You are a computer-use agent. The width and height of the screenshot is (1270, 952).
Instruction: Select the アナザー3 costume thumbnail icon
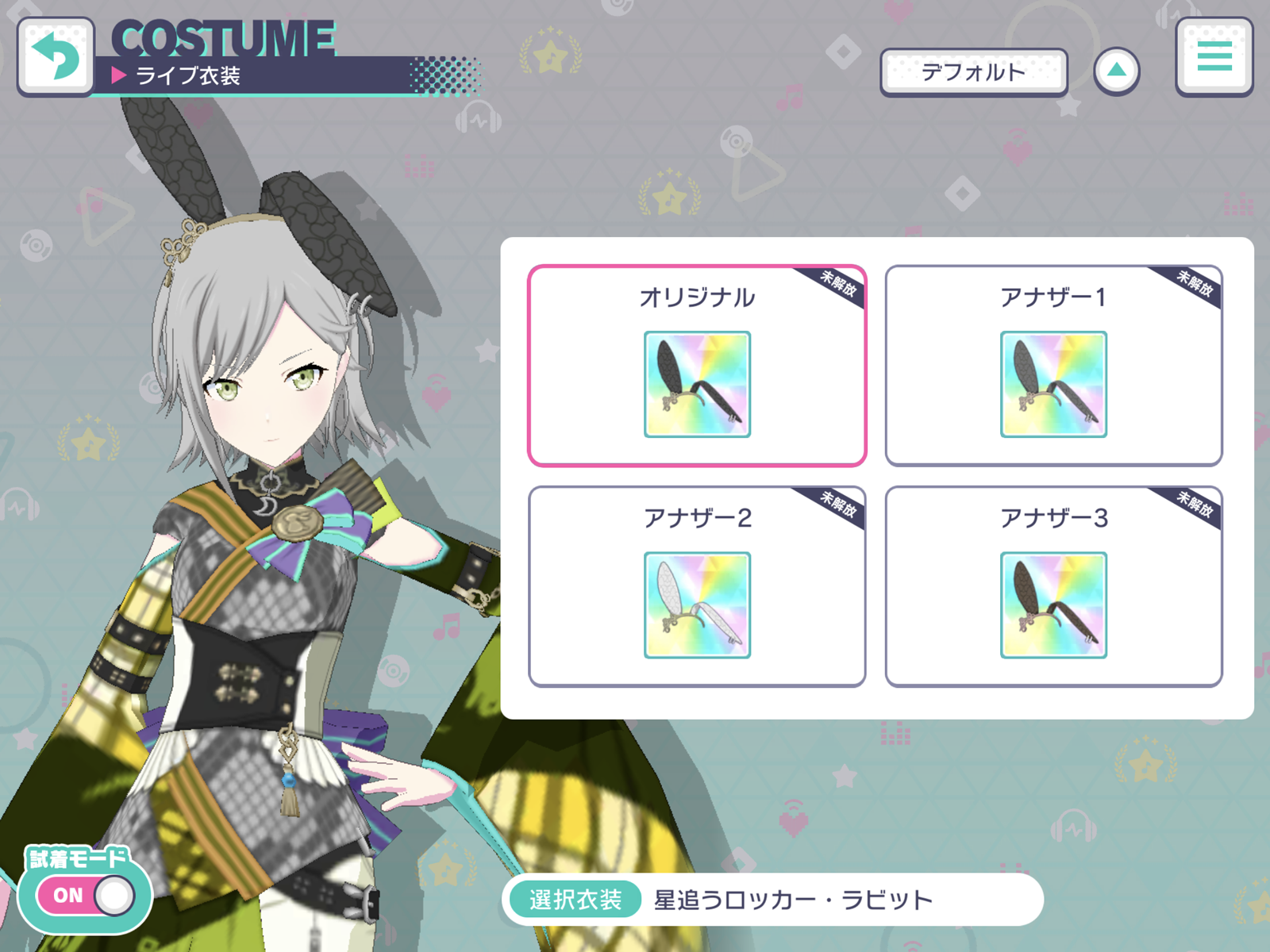click(1053, 605)
